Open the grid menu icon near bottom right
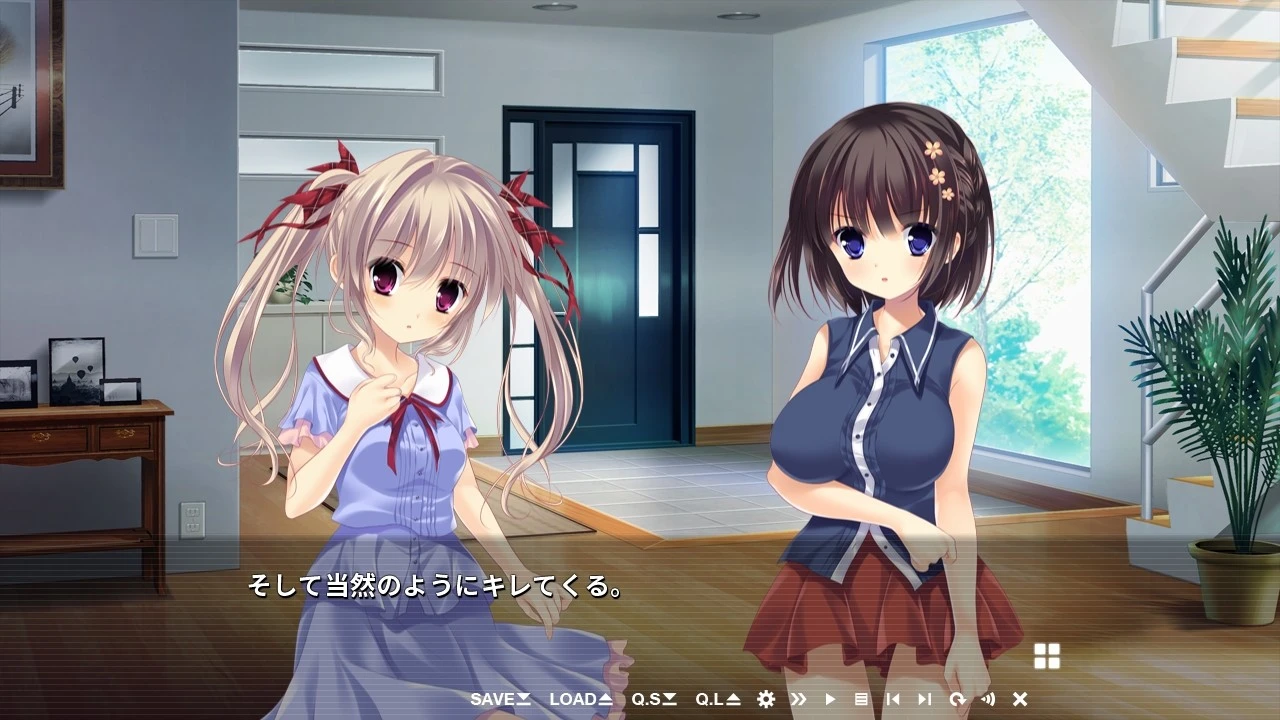This screenshot has width=1280, height=720. click(1047, 656)
